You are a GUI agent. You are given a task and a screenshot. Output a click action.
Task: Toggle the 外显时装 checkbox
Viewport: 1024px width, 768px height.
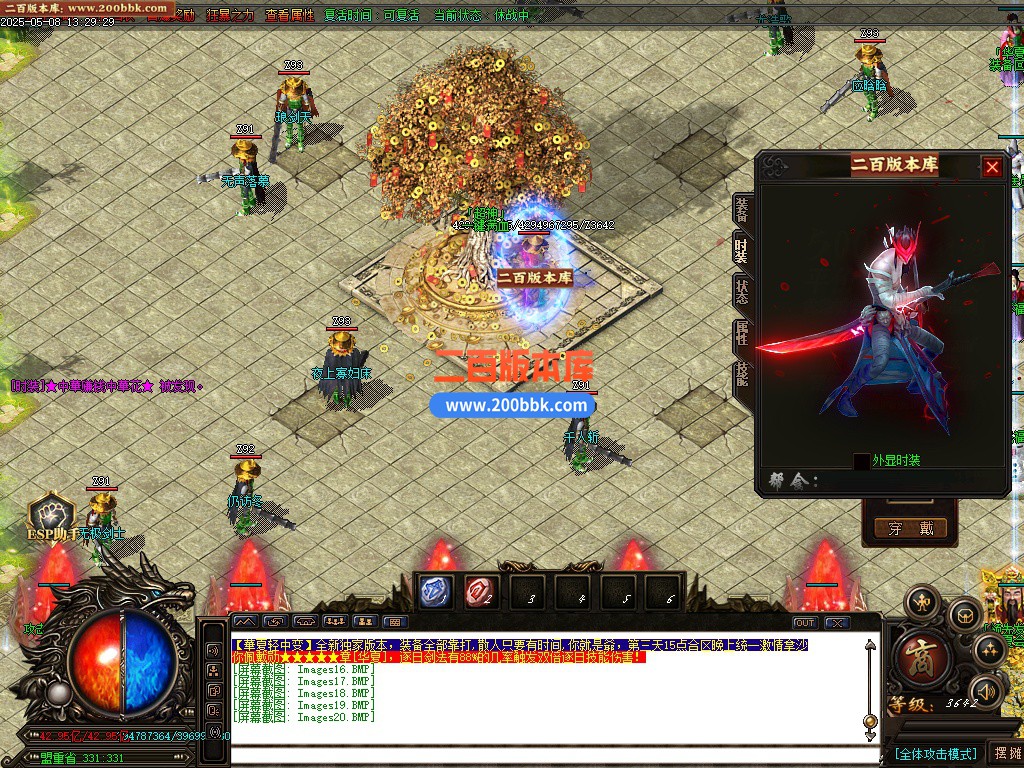861,461
